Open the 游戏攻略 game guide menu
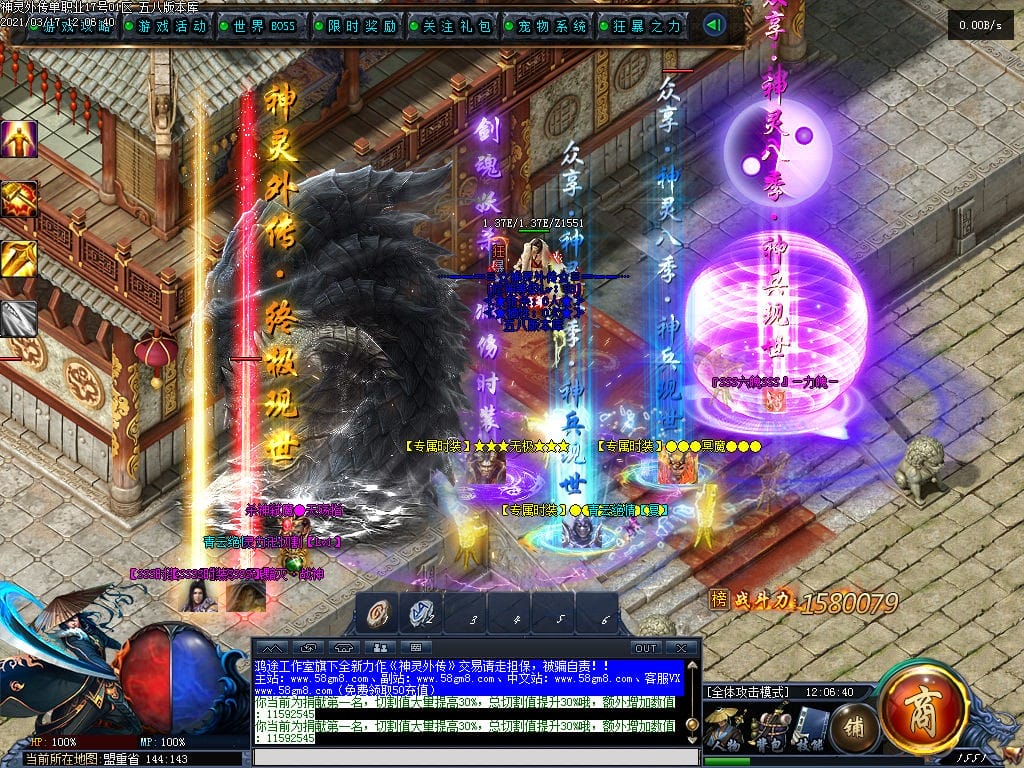 pos(77,26)
